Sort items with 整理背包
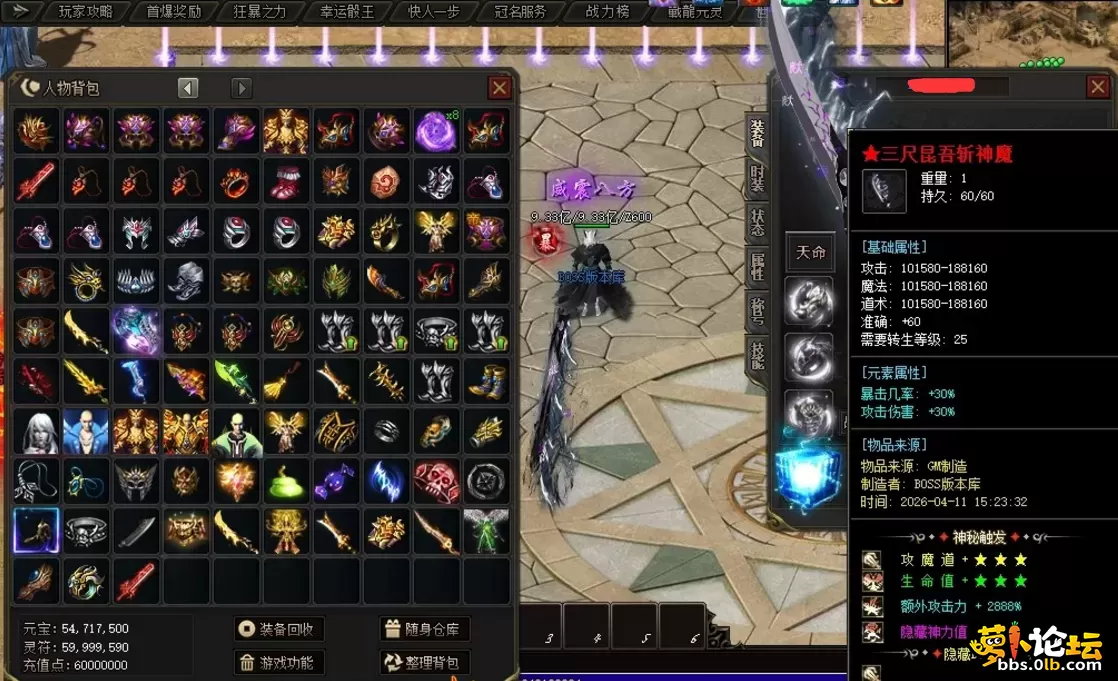 [425, 662]
